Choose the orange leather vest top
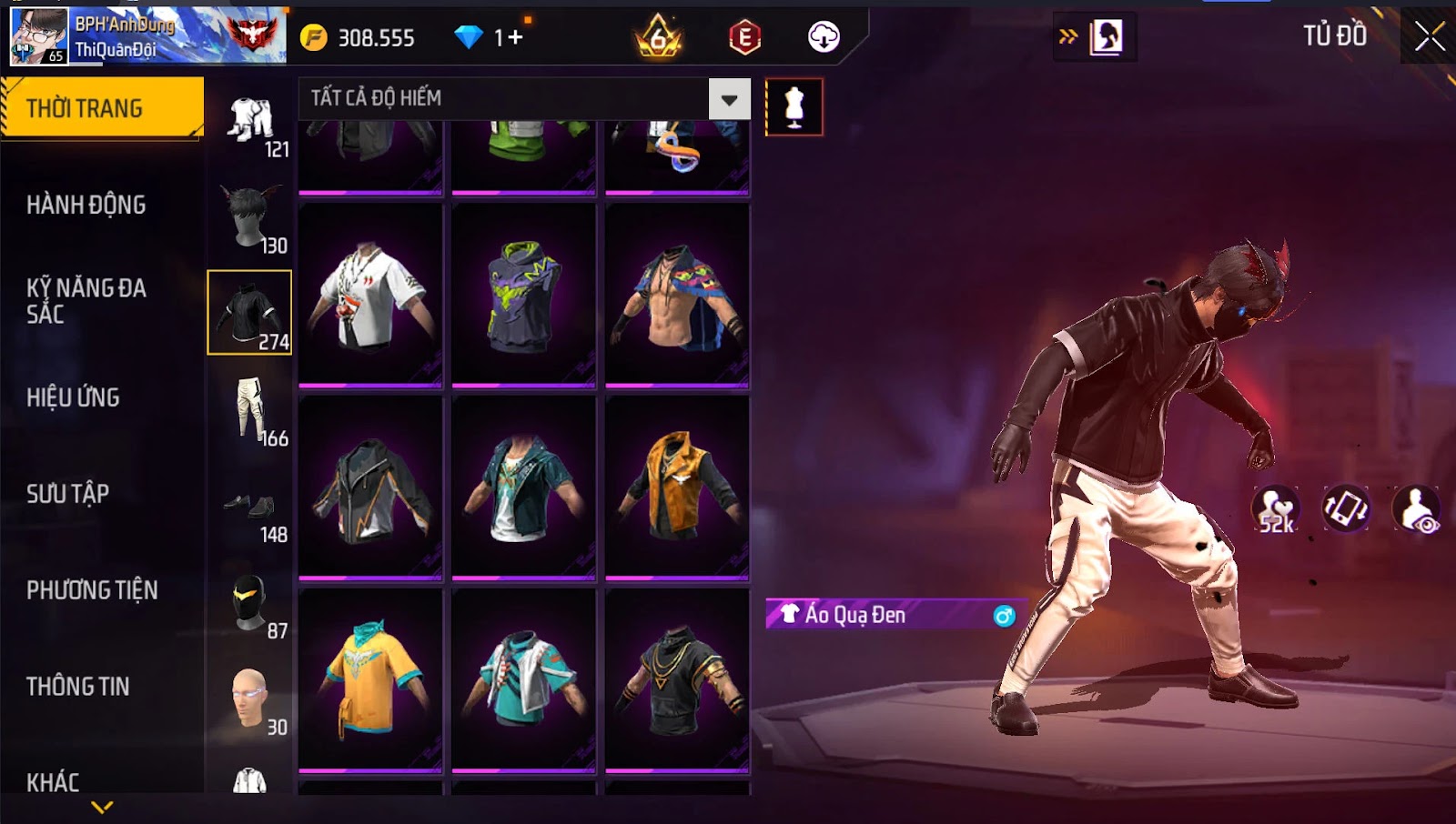 point(677,487)
